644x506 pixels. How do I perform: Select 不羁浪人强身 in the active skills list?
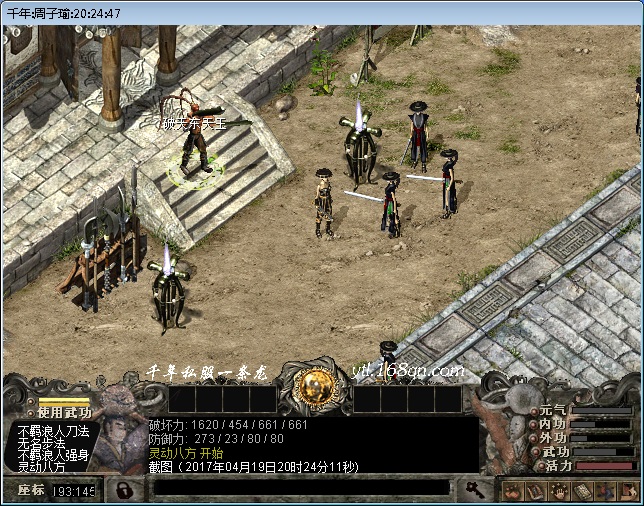(x=54, y=455)
